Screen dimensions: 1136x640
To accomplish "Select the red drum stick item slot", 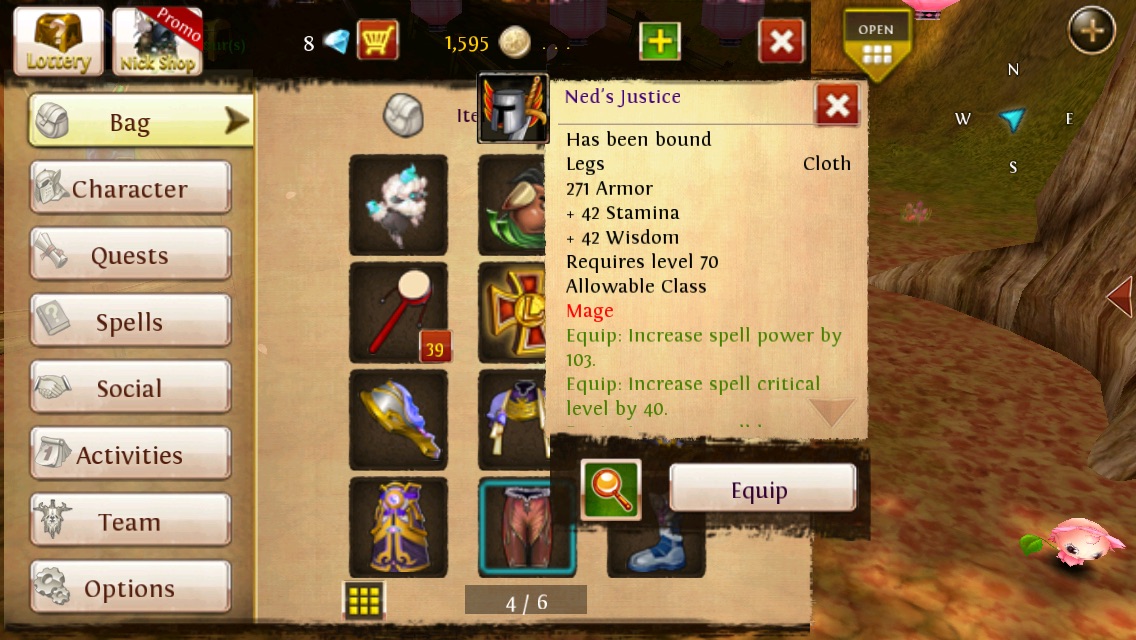I will click(398, 313).
